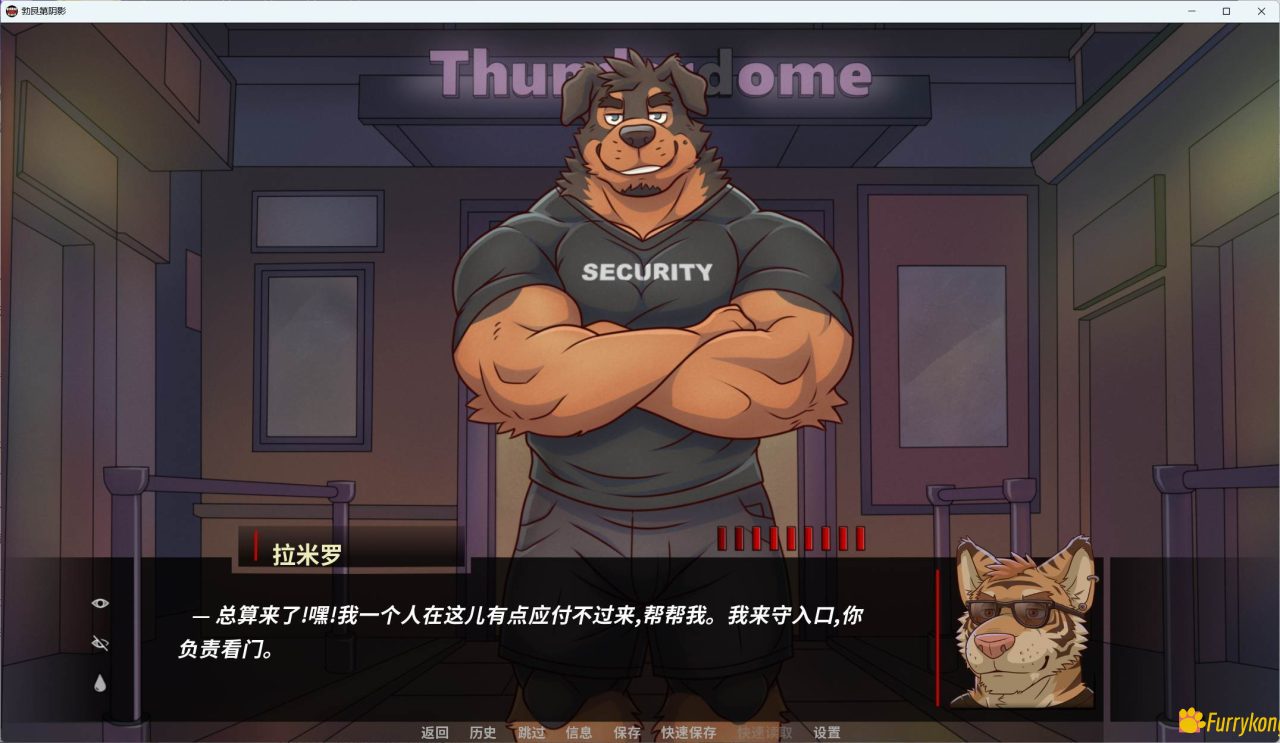Maximize the game window
This screenshot has width=1280, height=743.
pos(1227,11)
